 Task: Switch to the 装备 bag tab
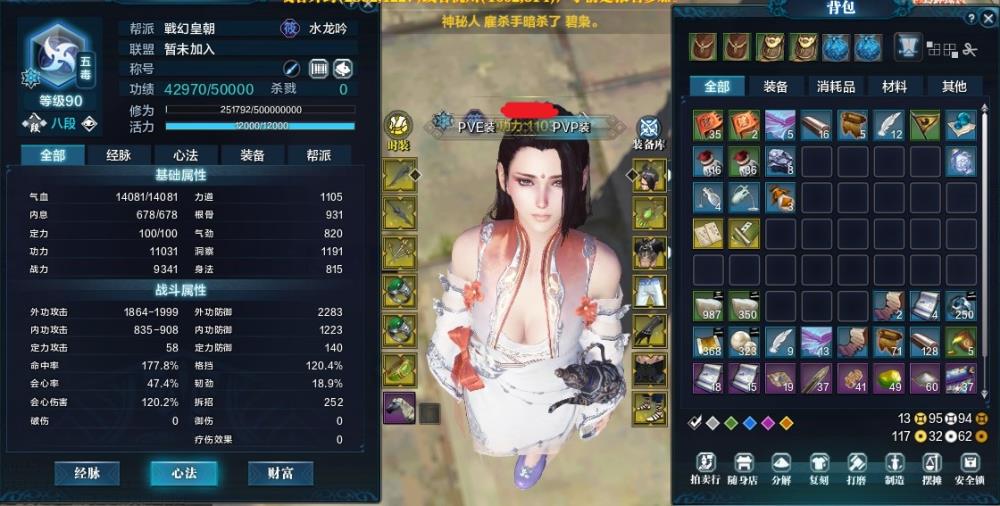click(775, 87)
